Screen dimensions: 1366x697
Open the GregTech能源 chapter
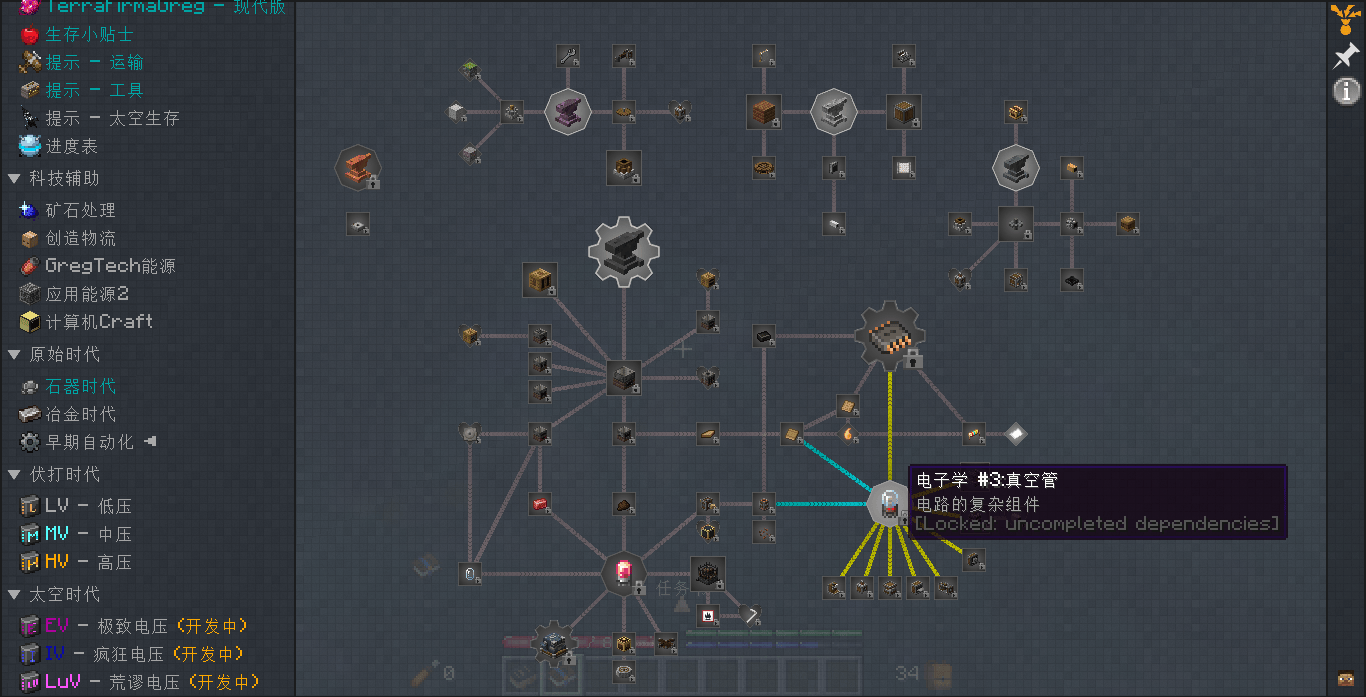[110, 266]
